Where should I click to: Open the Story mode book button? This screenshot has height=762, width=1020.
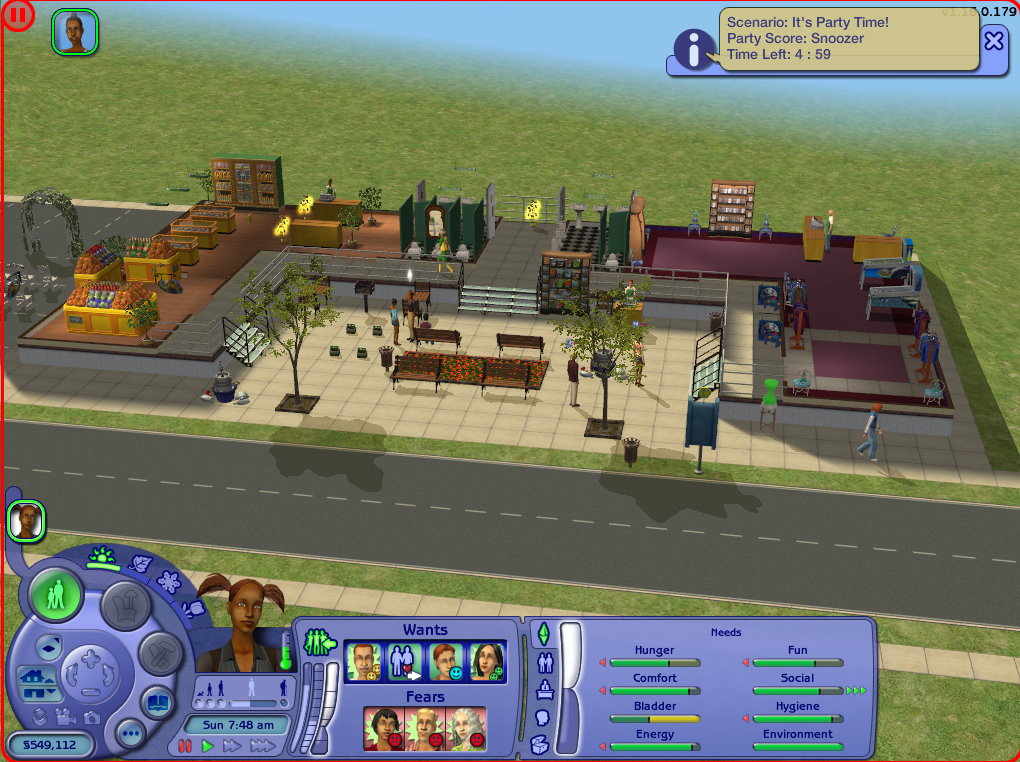click(159, 702)
